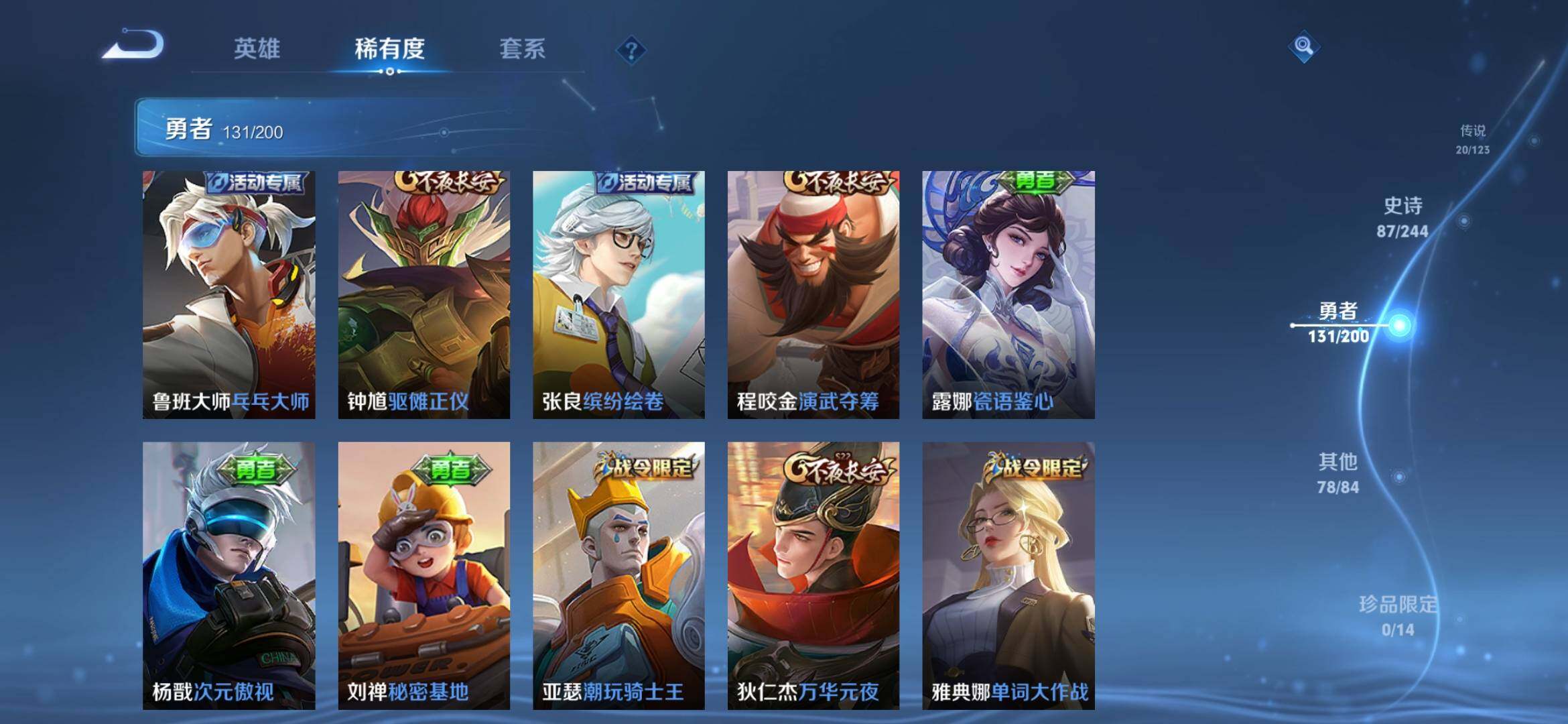This screenshot has width=1568, height=724.
Task: Go back using the return arrow
Action: click(x=134, y=46)
